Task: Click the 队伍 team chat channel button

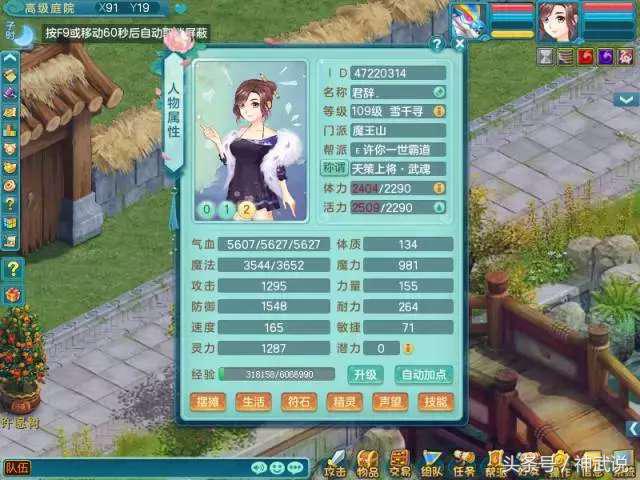Action: (x=17, y=467)
